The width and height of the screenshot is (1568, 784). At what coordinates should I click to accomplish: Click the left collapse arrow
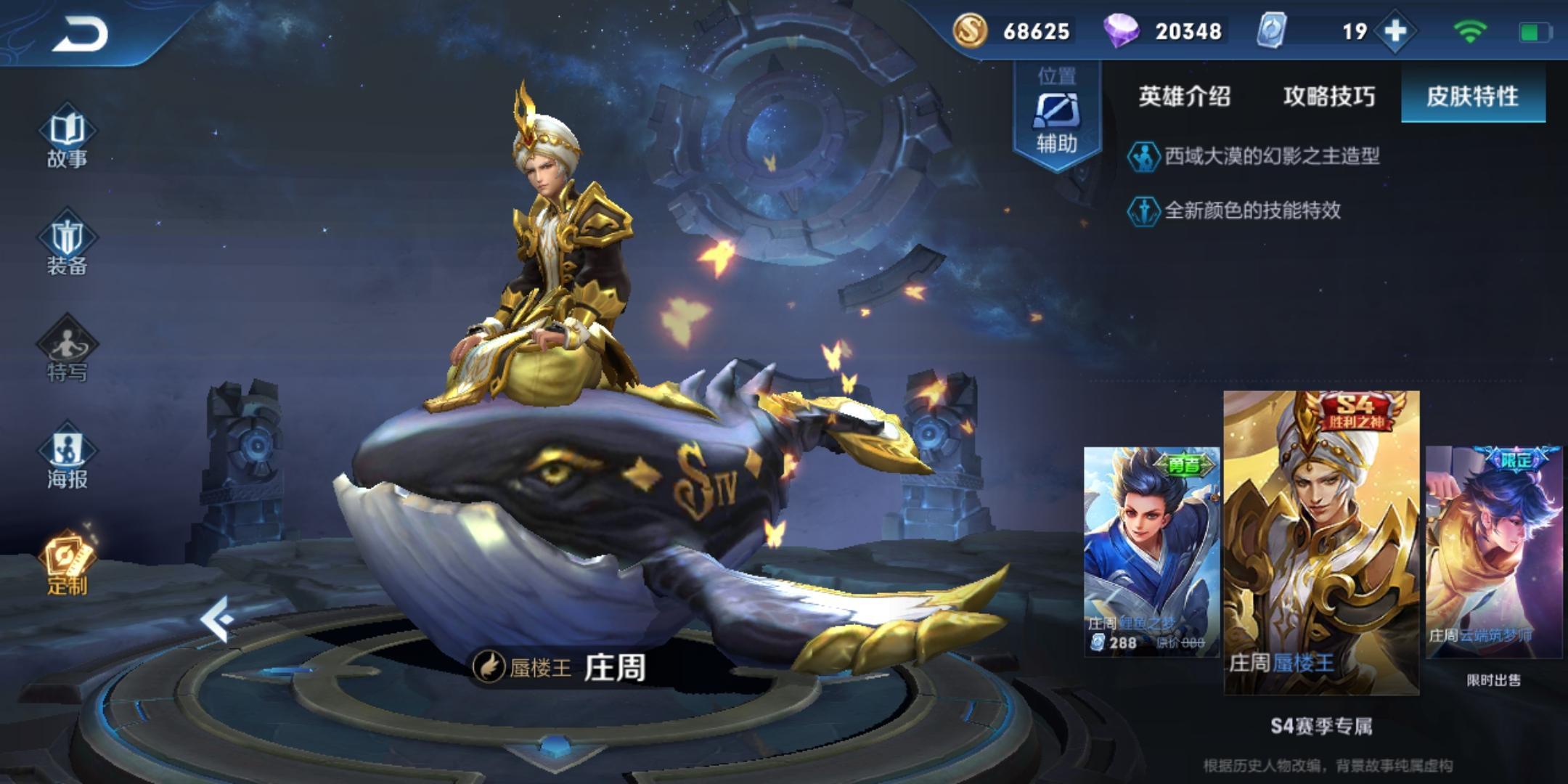pos(217,619)
